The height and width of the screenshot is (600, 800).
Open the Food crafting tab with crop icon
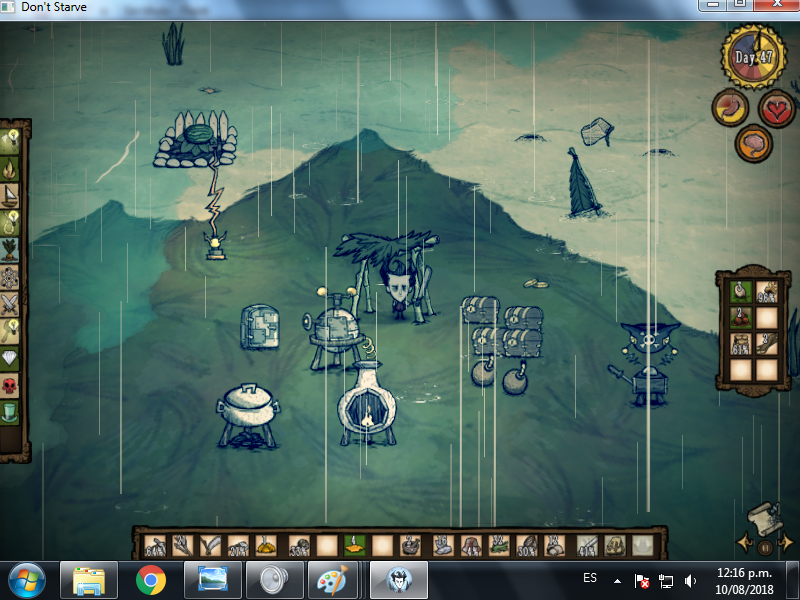11,248
